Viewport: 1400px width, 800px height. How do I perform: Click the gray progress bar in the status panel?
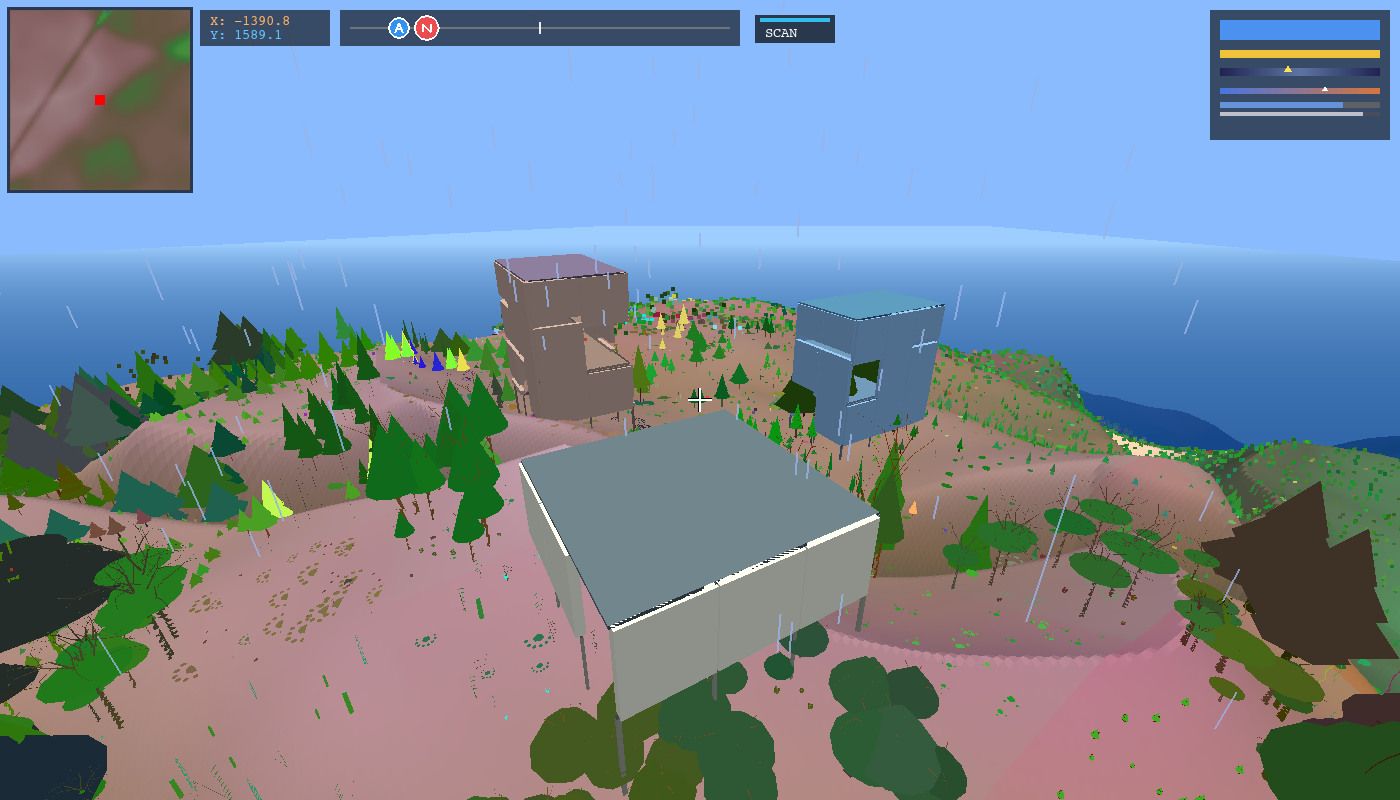click(1290, 113)
